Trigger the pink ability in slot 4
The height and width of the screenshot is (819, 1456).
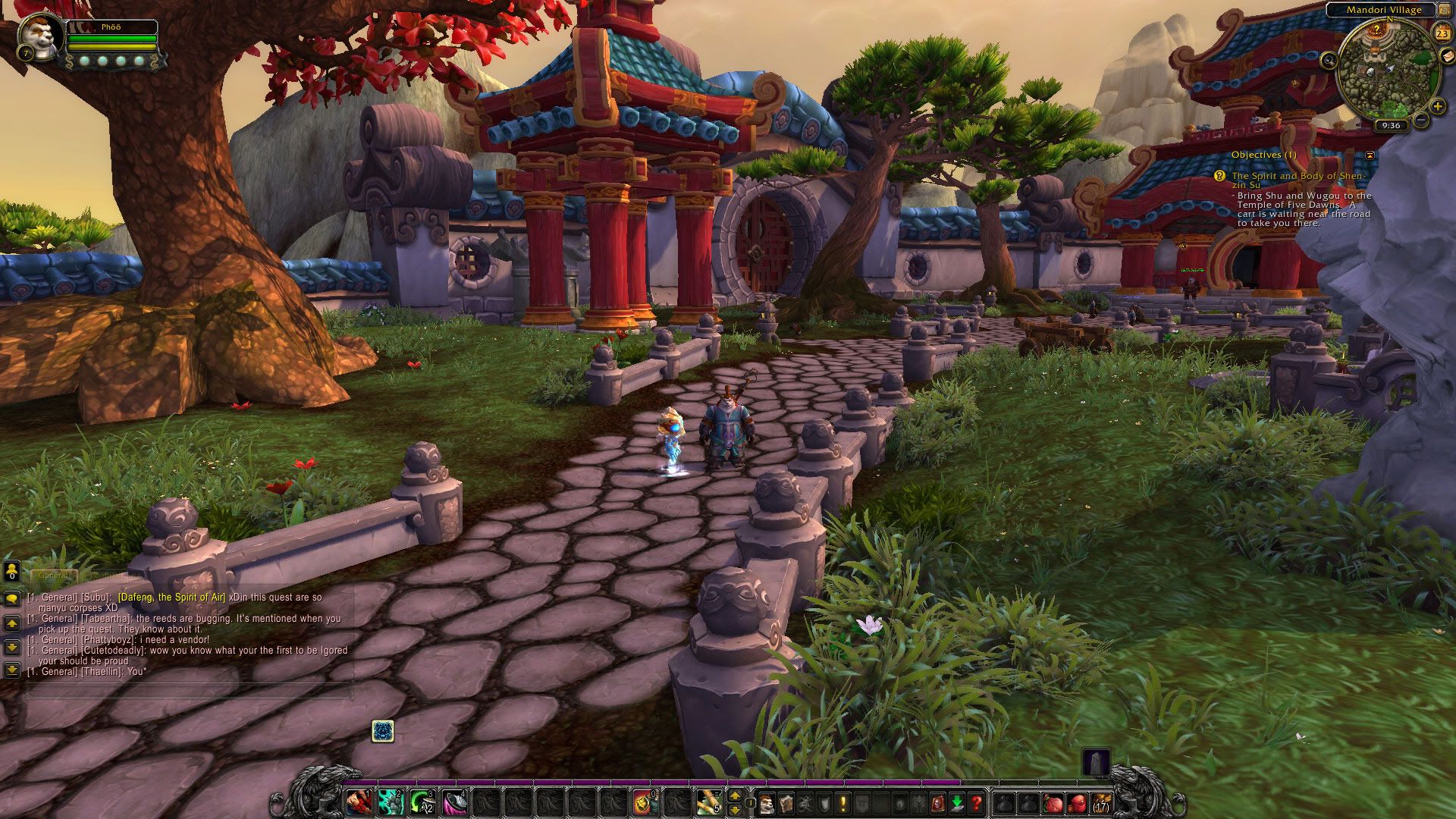pyautogui.click(x=455, y=802)
